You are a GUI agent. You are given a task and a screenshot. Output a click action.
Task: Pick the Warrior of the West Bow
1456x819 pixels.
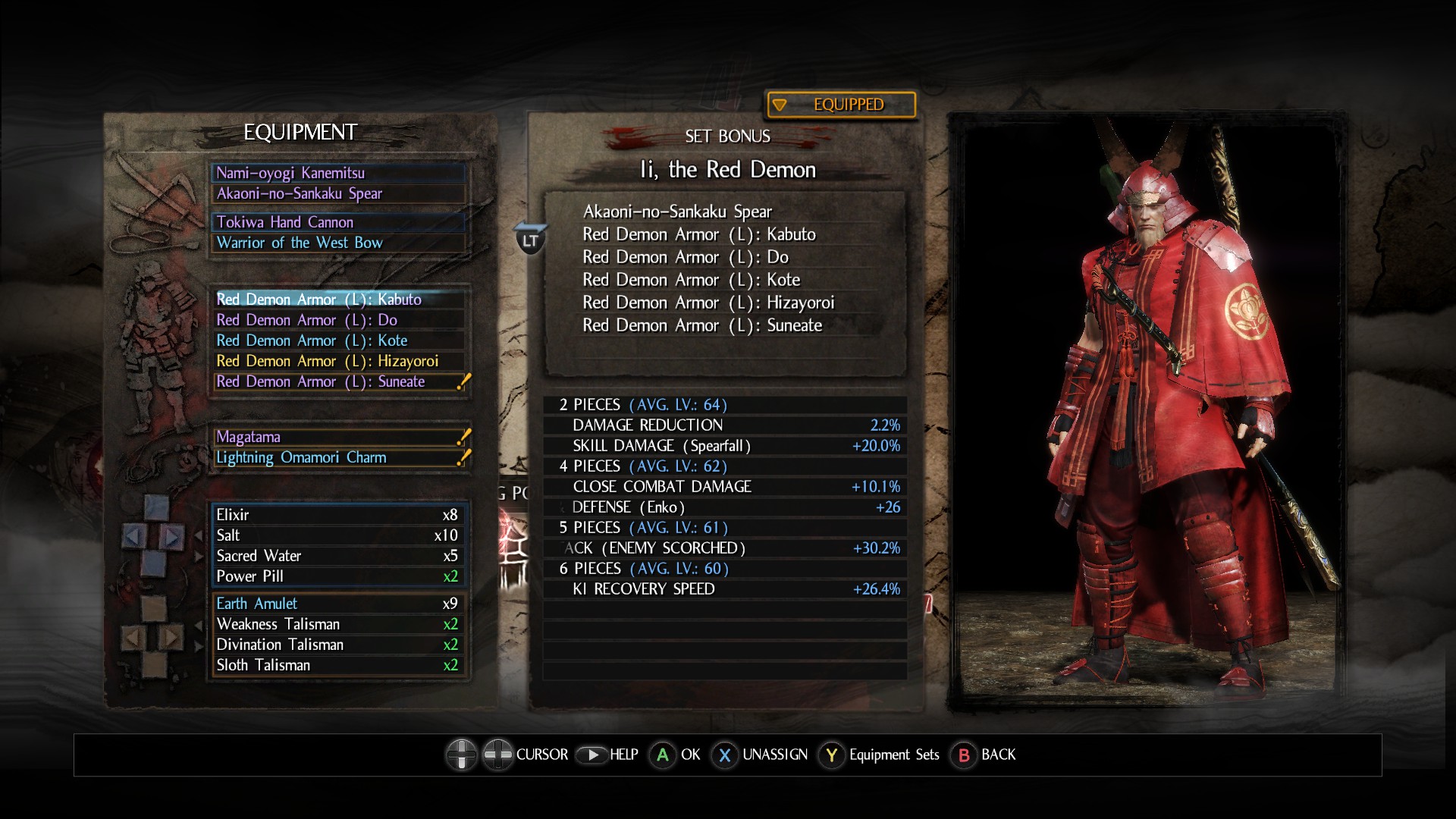point(338,243)
